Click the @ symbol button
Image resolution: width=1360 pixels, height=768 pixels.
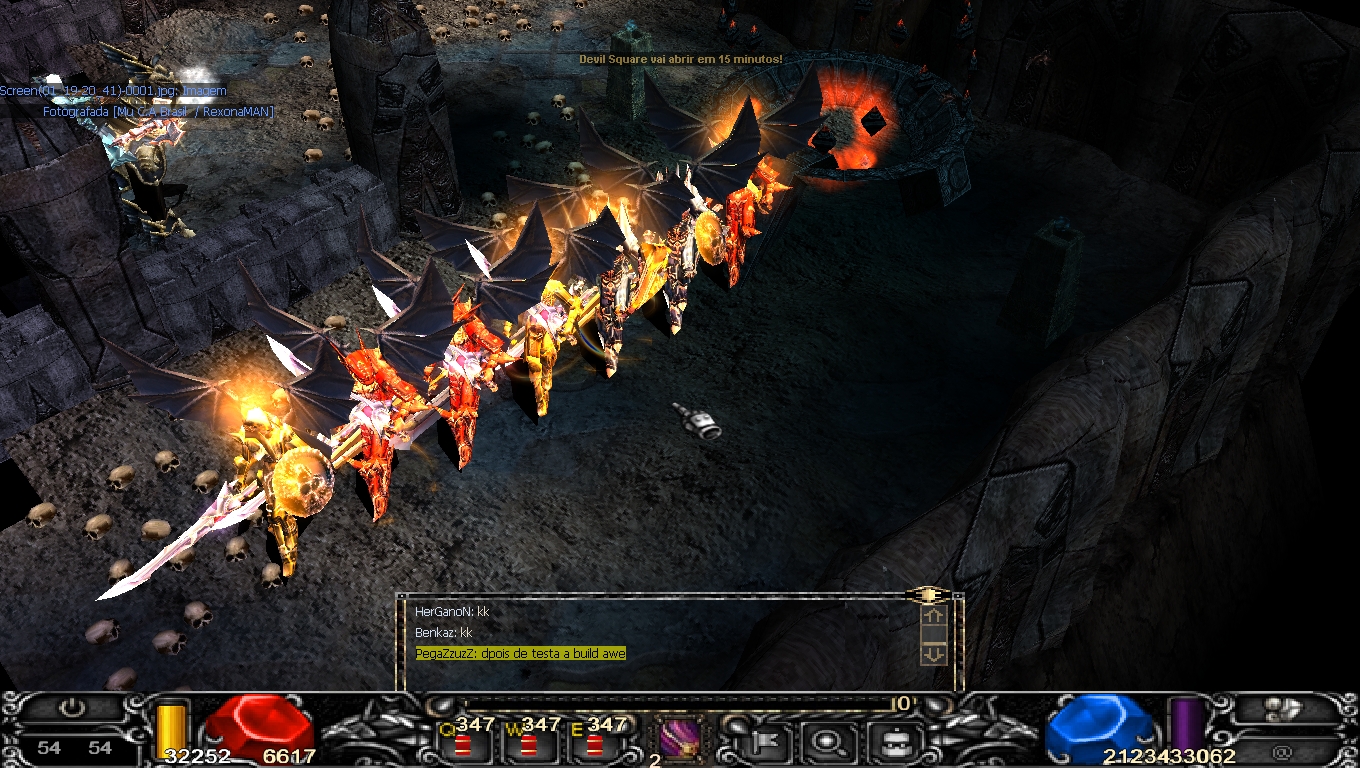pos(1283,750)
